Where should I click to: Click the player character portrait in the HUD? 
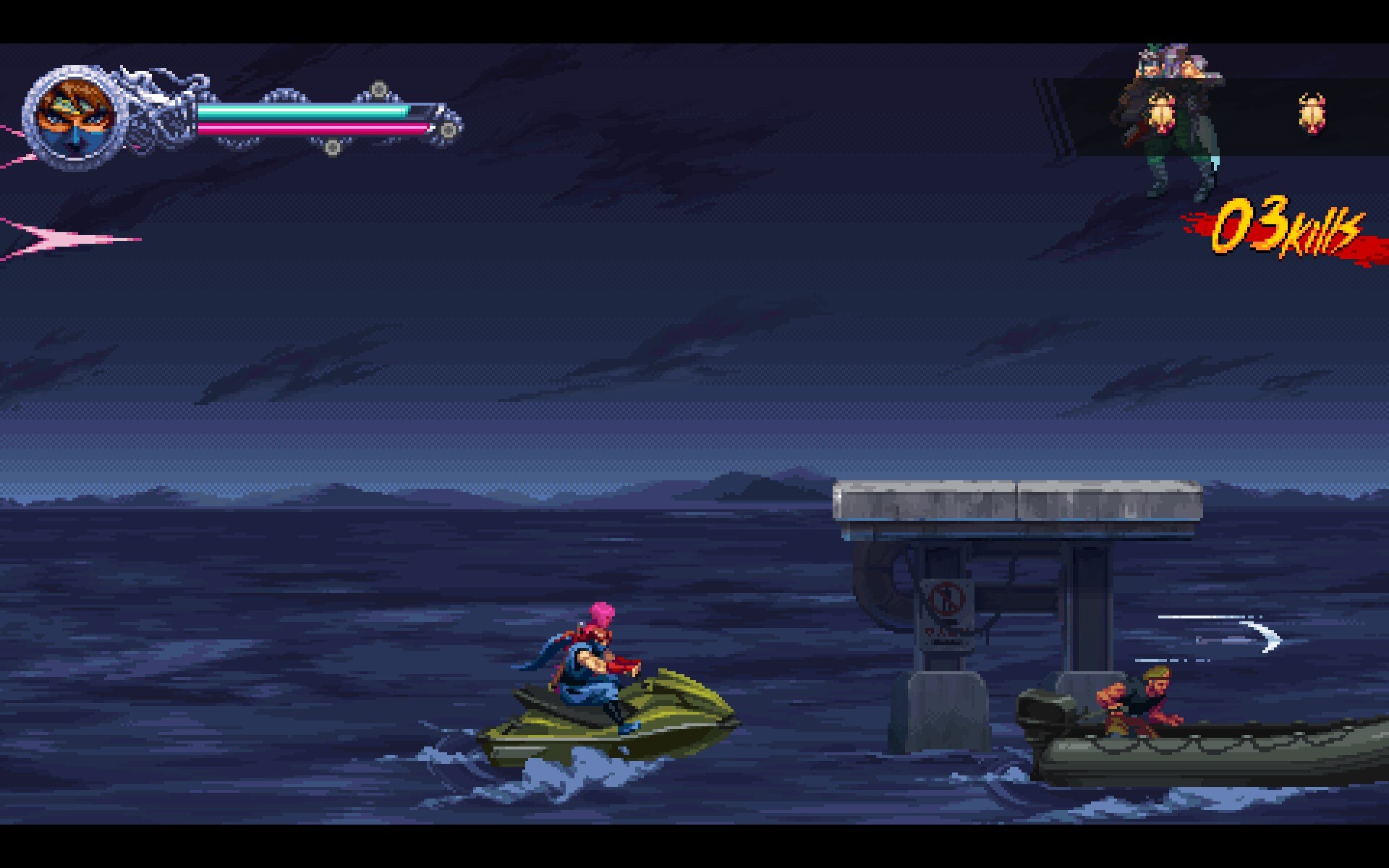click(76, 116)
